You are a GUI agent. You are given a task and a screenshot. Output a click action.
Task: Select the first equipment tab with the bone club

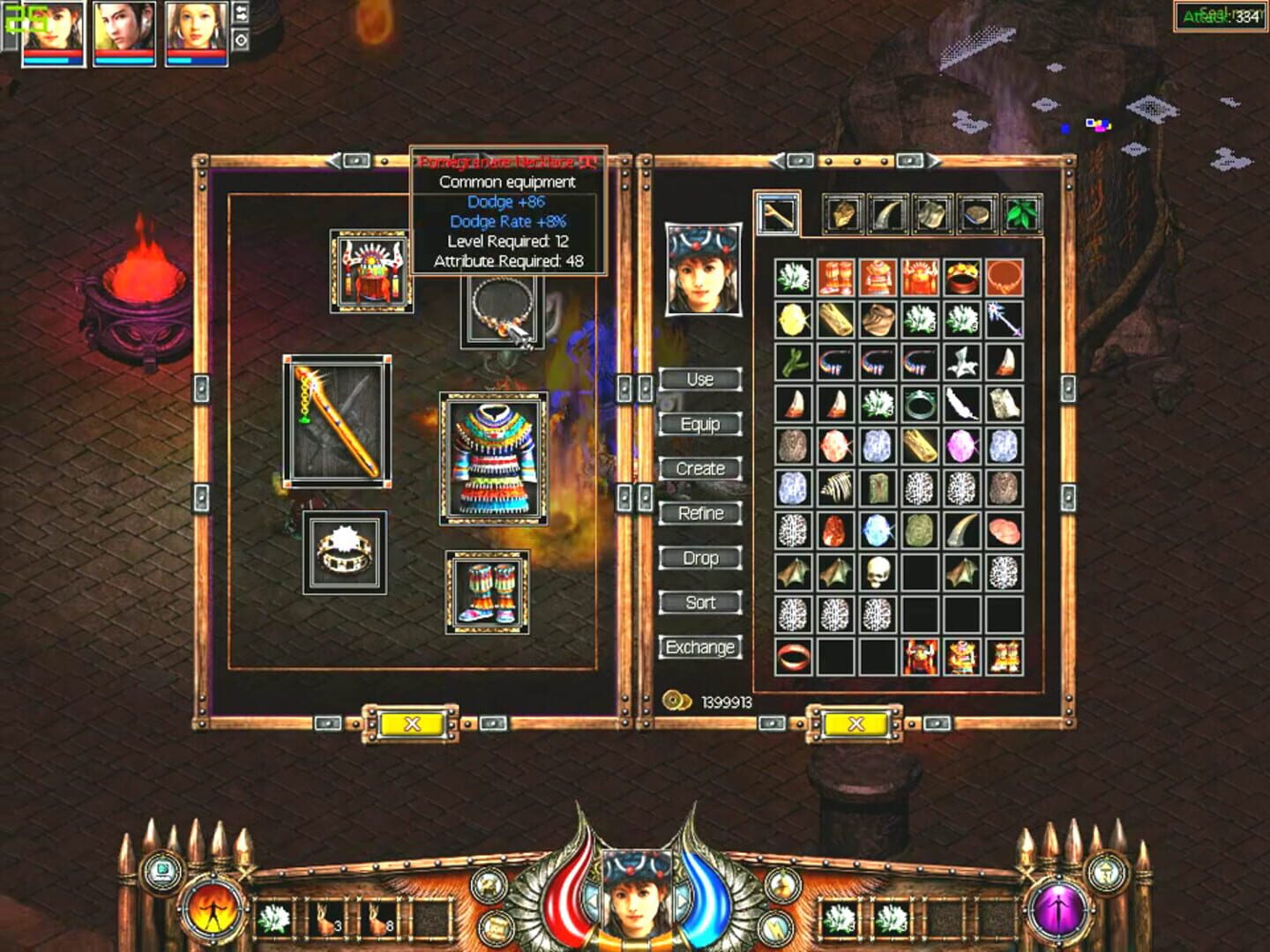click(x=778, y=213)
